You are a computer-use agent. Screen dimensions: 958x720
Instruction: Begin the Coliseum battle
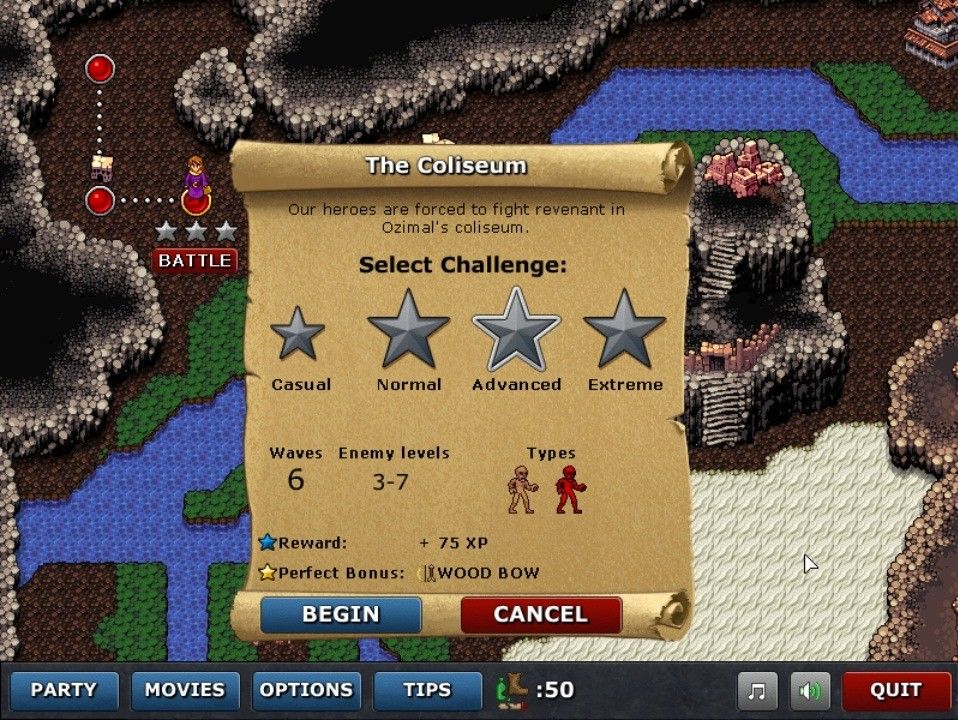340,614
